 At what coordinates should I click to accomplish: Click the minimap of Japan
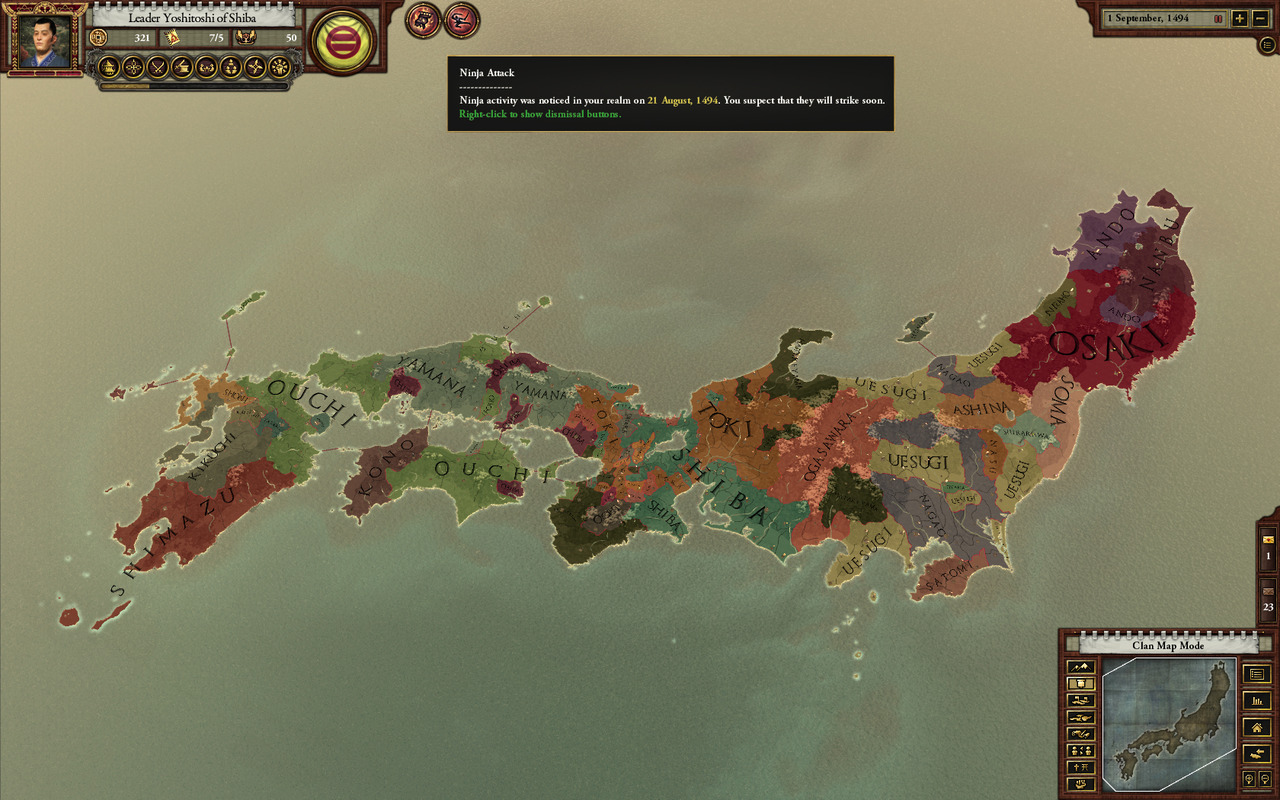tap(1169, 724)
